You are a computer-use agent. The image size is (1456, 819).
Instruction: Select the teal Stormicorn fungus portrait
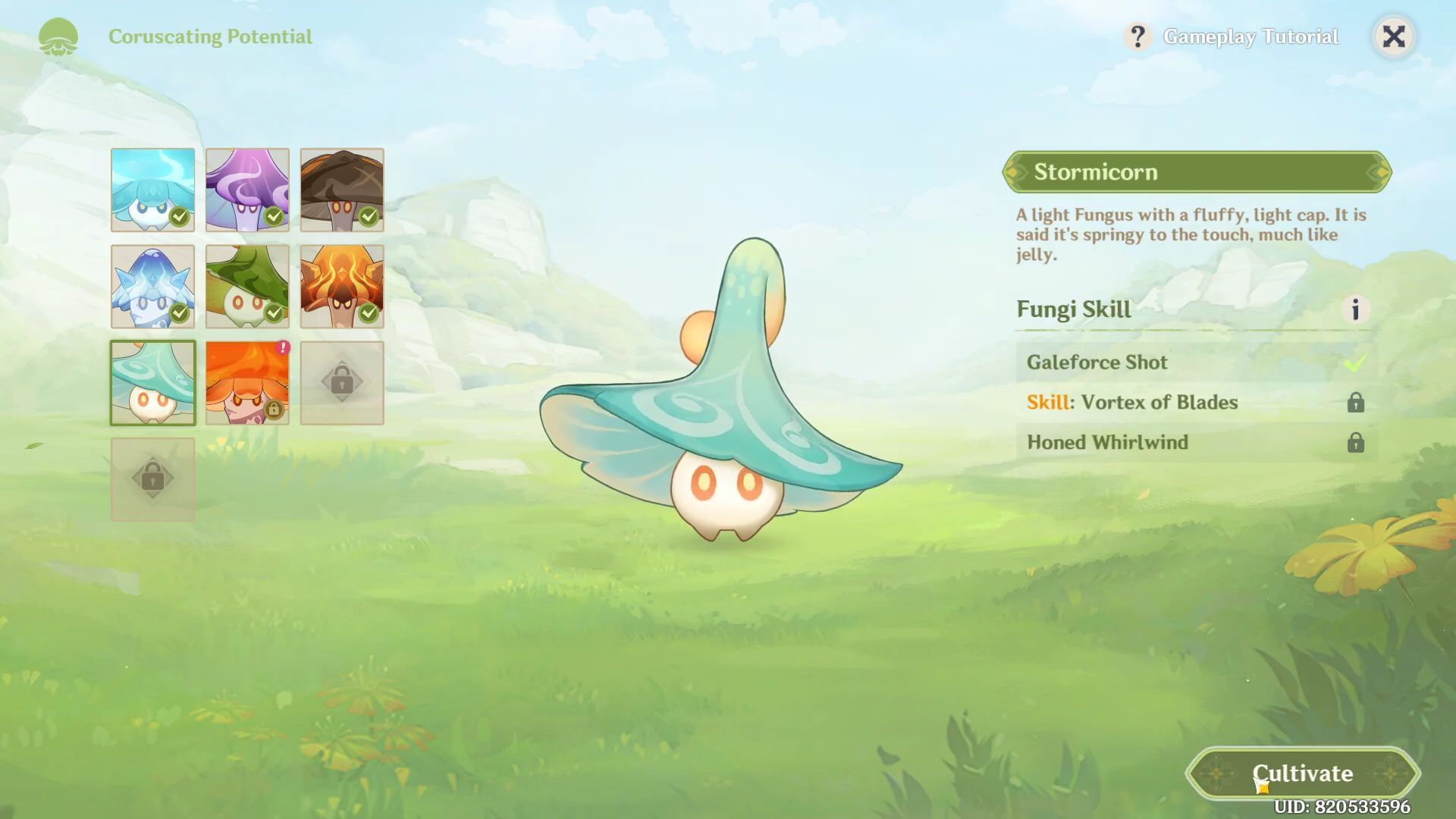(x=152, y=382)
